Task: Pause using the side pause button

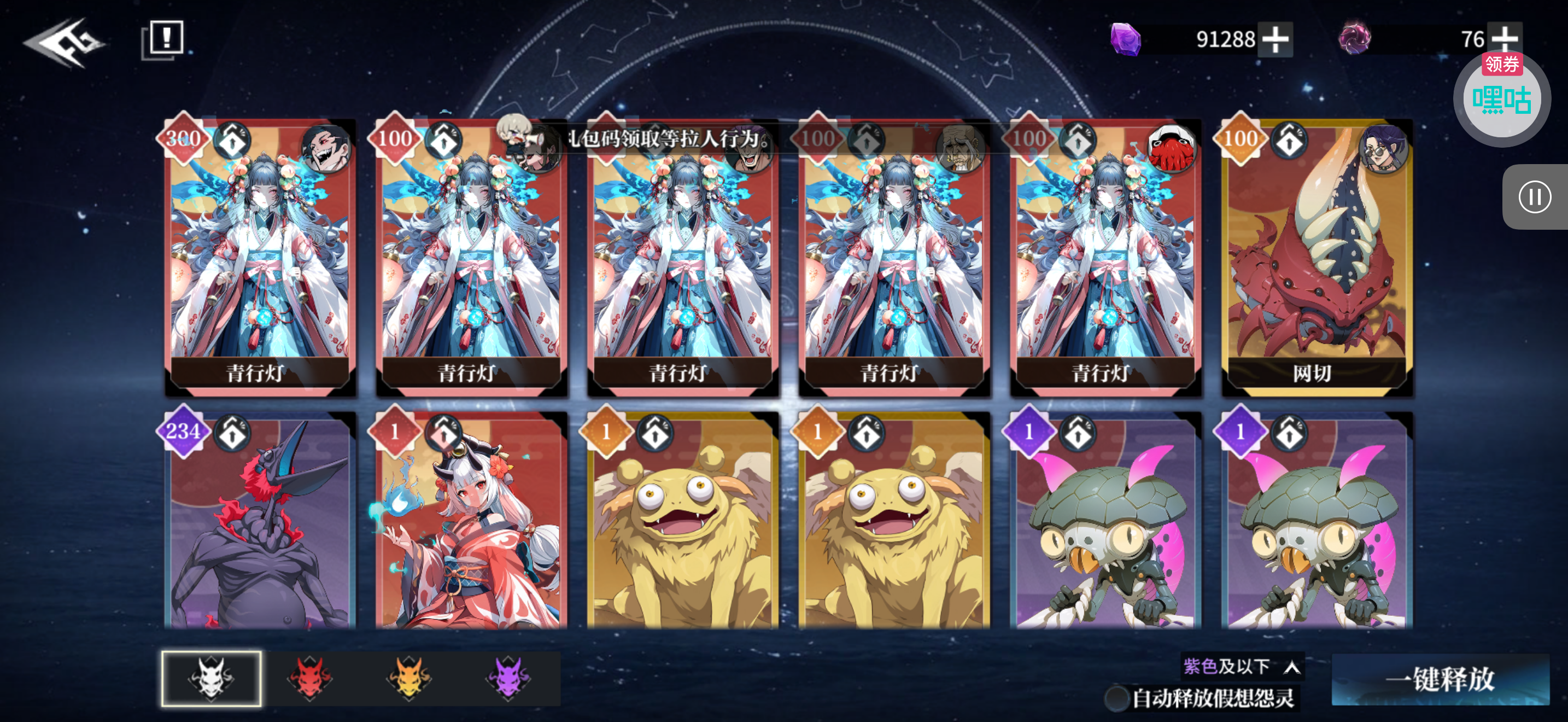Action: [x=1534, y=197]
